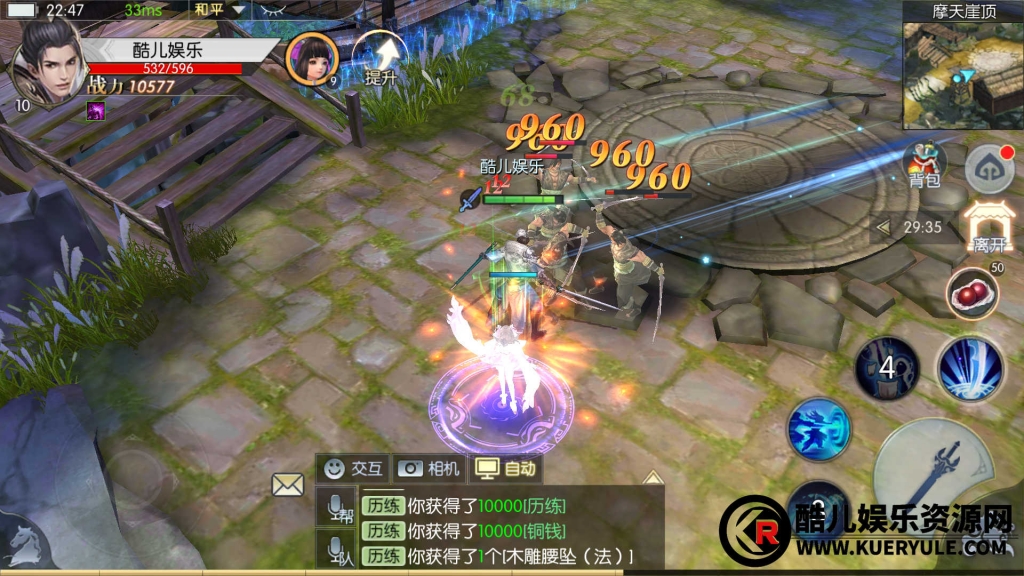Image resolution: width=1024 pixels, height=576 pixels.
Task: Open the 相机 camera mode
Action: [x=431, y=468]
